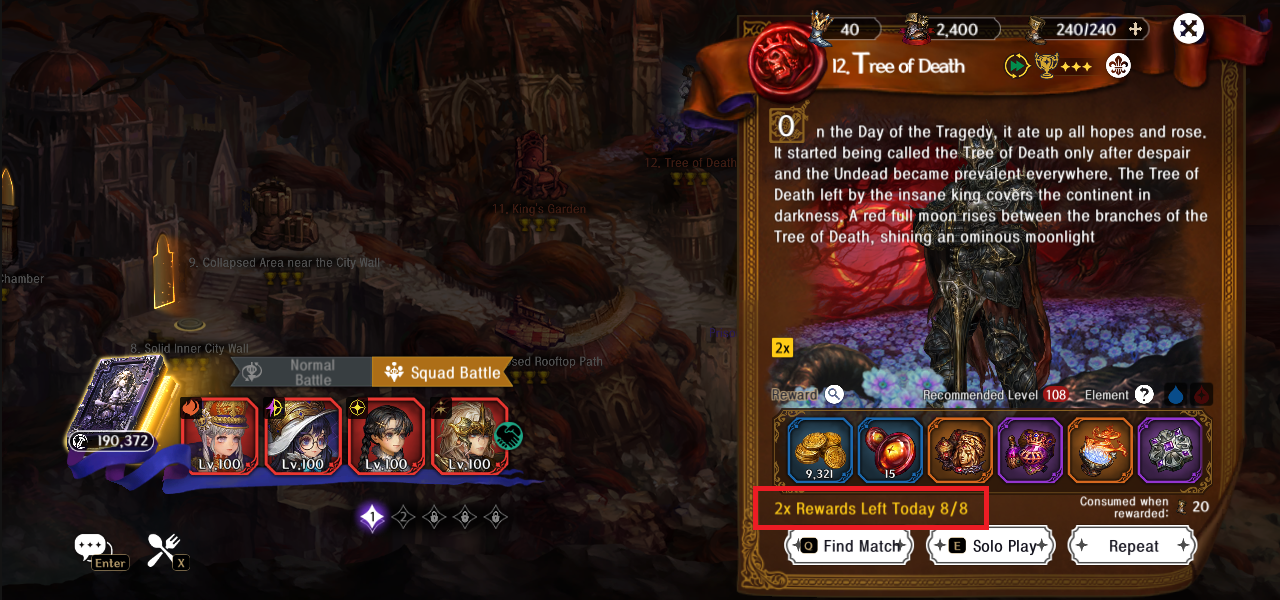Screen dimensions: 1280x600
Task: Switch to team preset 2
Action: [403, 517]
